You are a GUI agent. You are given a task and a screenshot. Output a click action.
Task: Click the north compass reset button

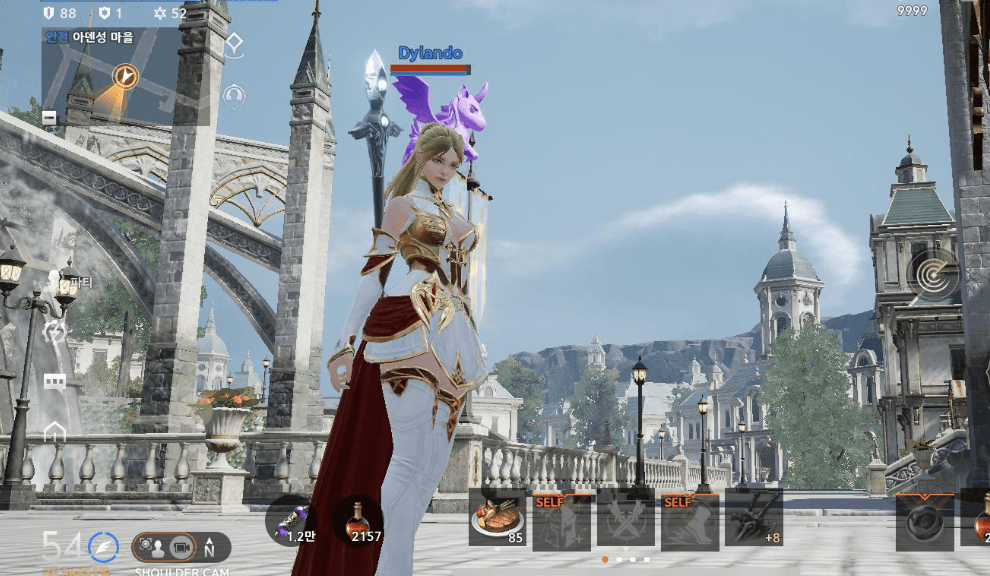tap(209, 548)
